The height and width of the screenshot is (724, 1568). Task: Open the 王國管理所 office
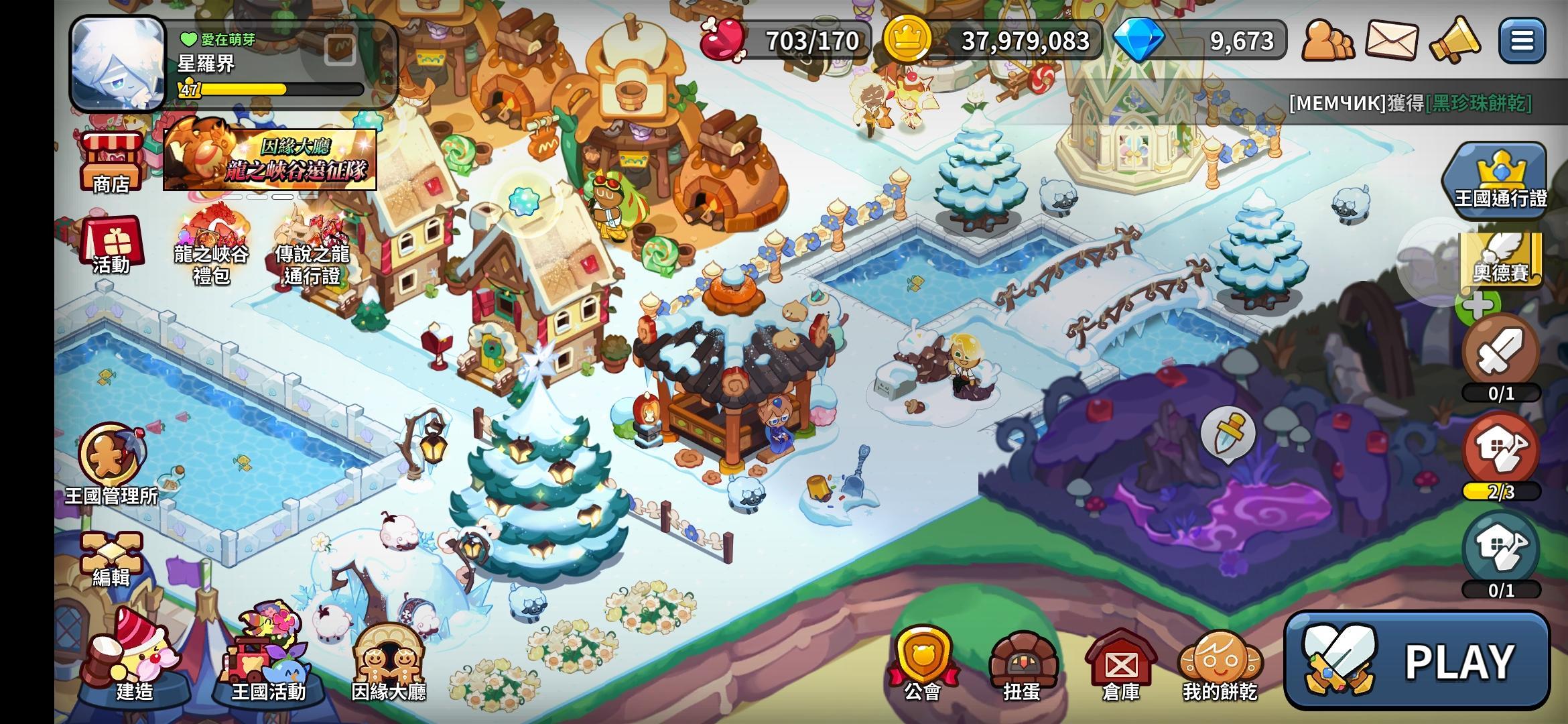[x=111, y=463]
